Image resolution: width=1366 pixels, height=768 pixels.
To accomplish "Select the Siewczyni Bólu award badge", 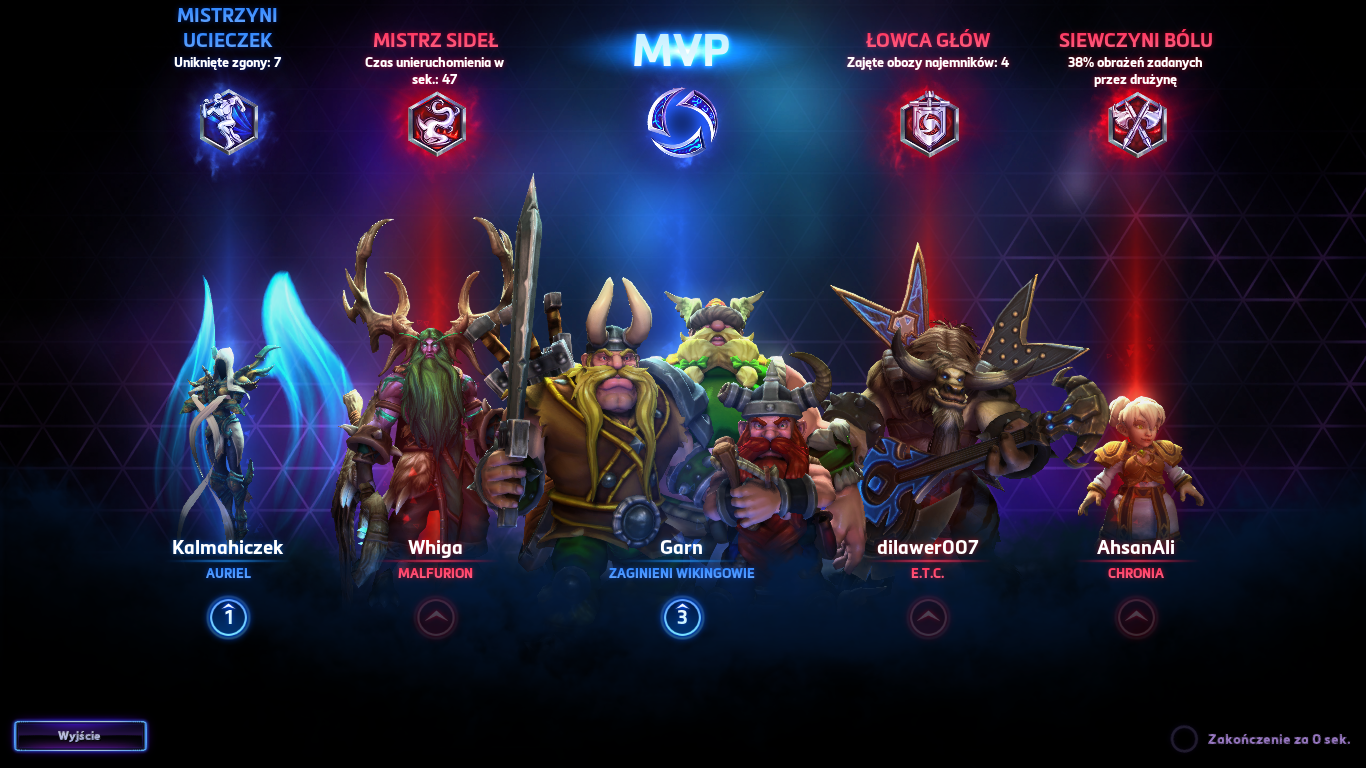I will pos(1136,125).
